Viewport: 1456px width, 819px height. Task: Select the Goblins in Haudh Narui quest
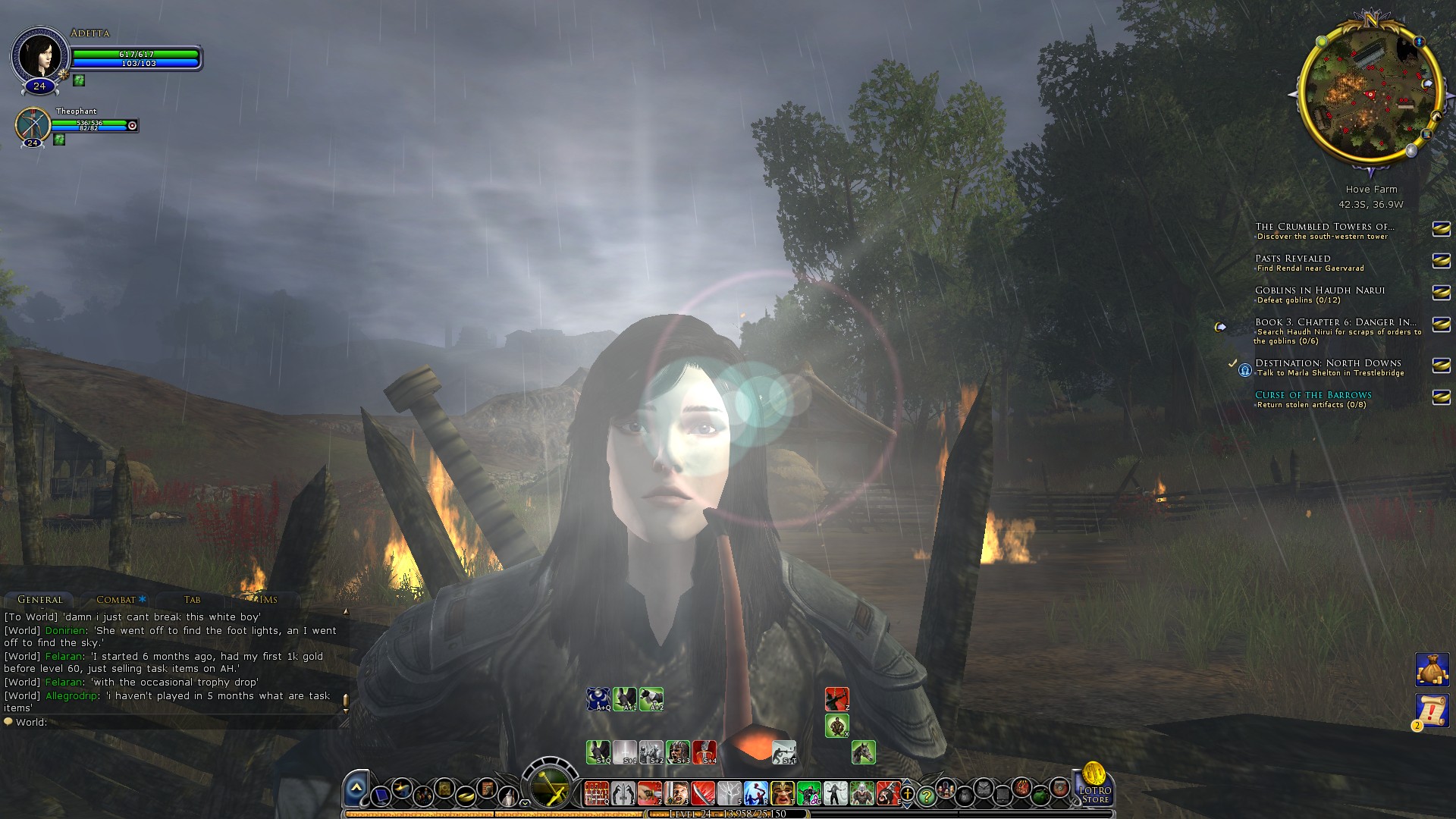pos(1319,290)
